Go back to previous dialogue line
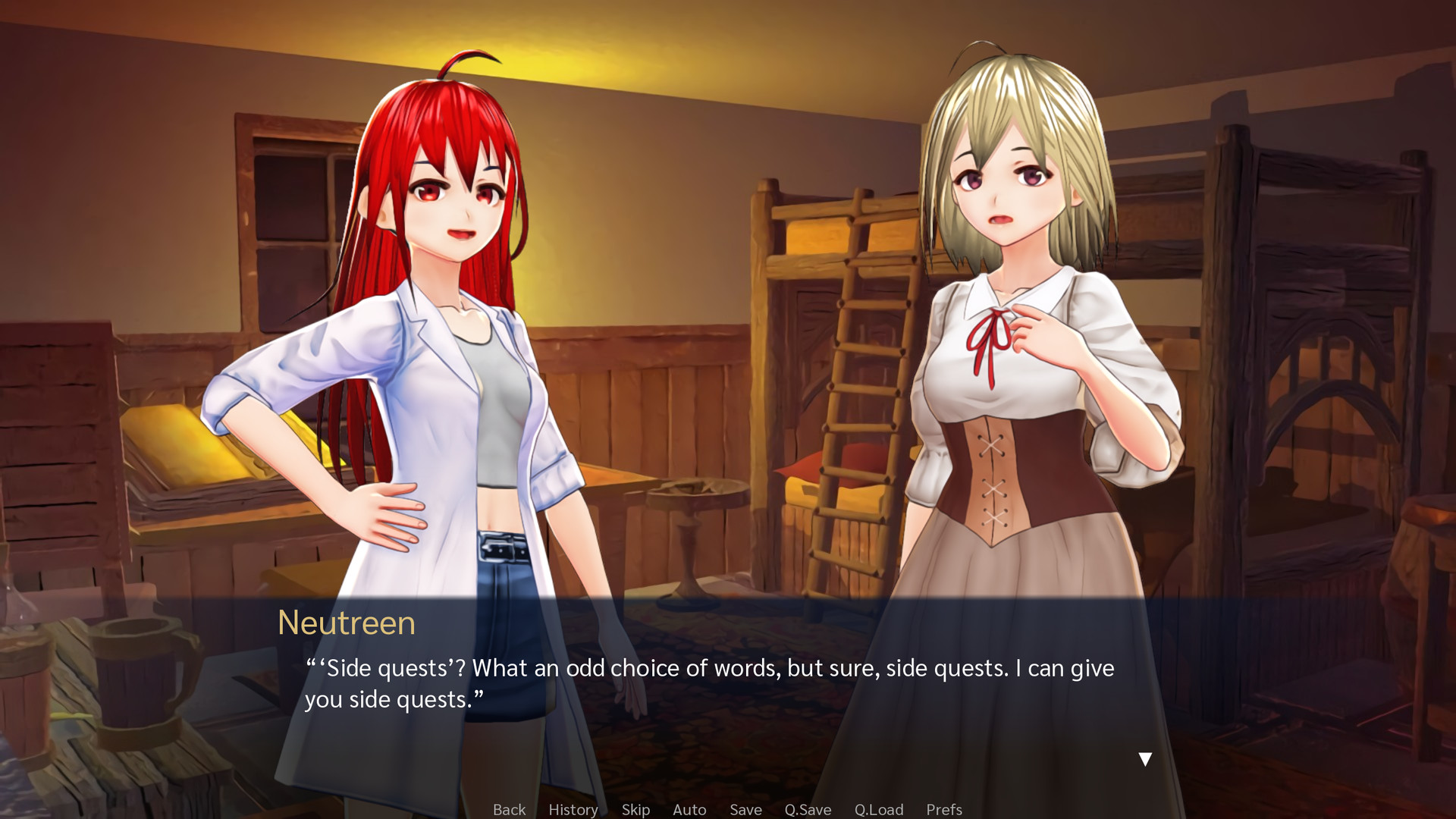Image resolution: width=1456 pixels, height=819 pixels. coord(509,809)
